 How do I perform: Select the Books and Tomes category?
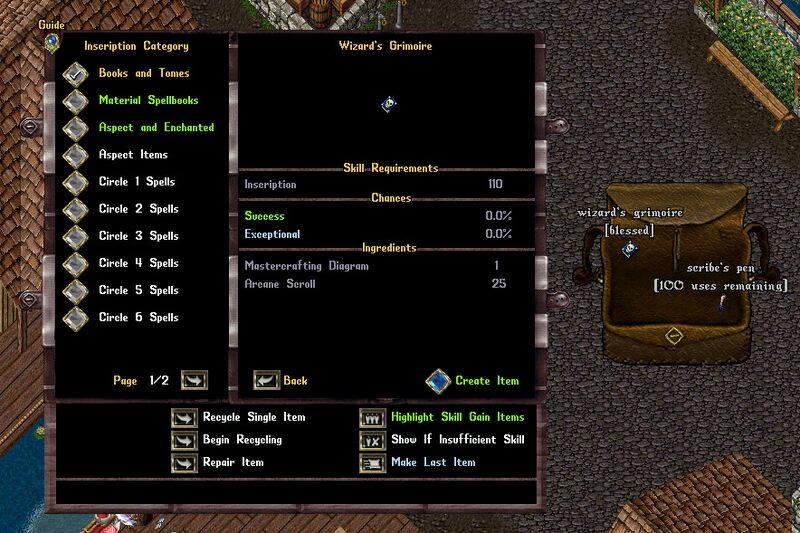tap(76, 74)
